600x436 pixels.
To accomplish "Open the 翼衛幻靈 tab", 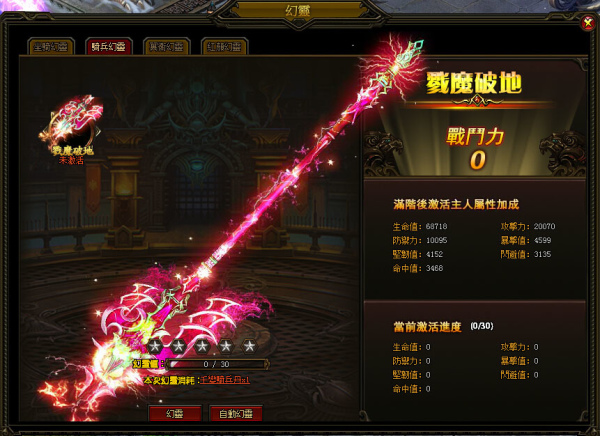I will tap(165, 47).
